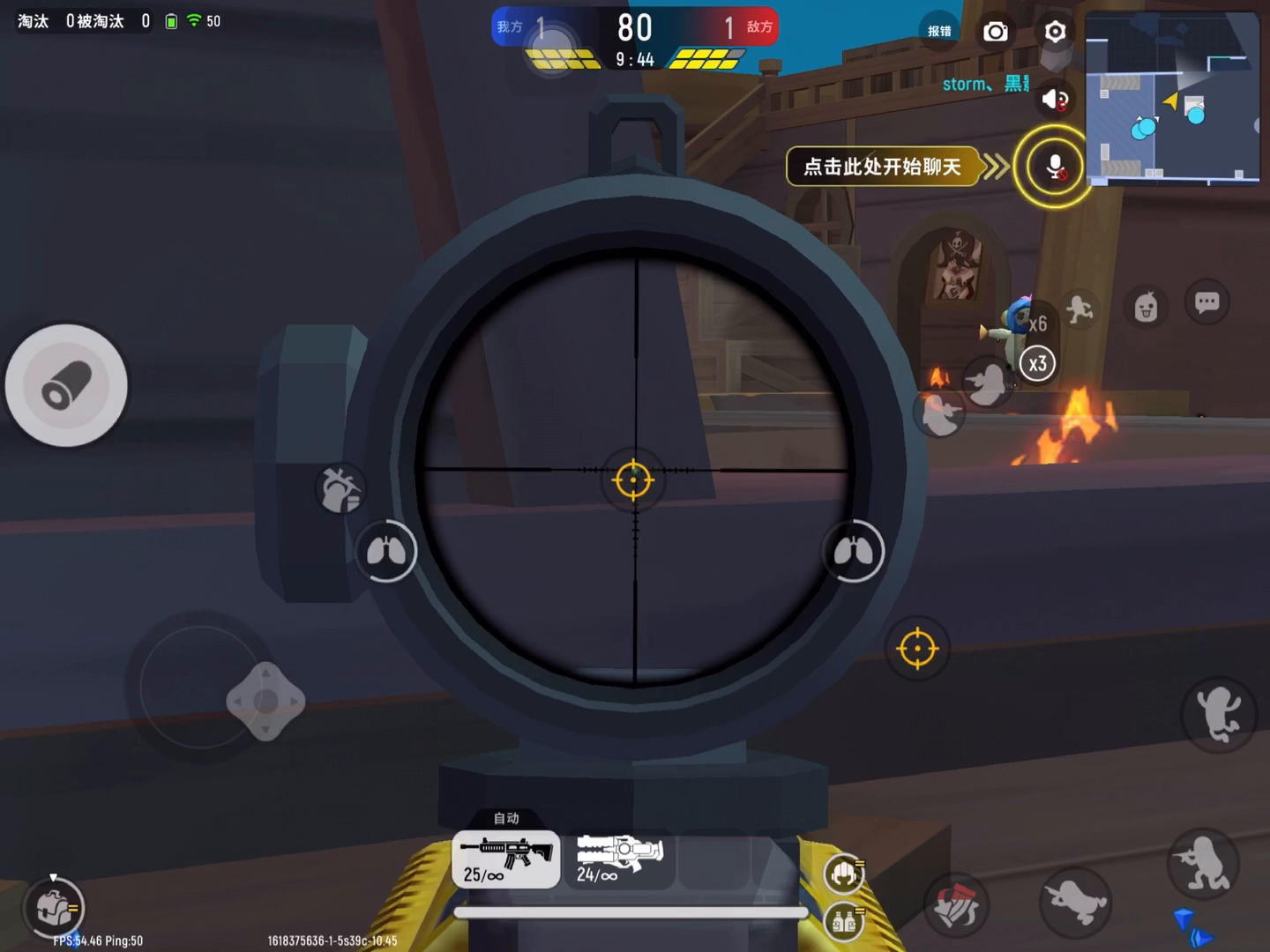Send an emote with the winking face icon
Screen dimensions: 1270x952
click(x=1145, y=307)
